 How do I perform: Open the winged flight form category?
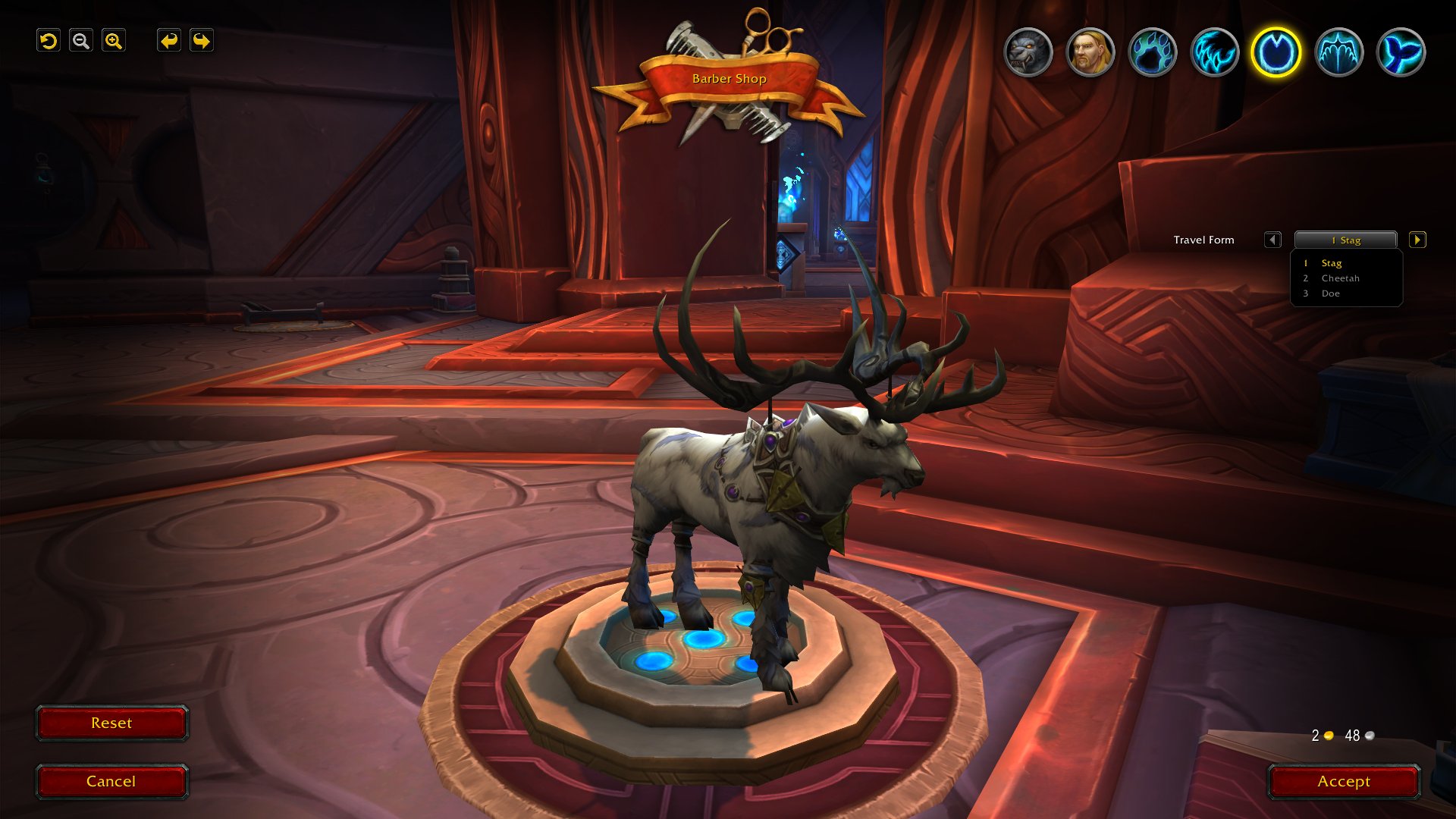1338,52
